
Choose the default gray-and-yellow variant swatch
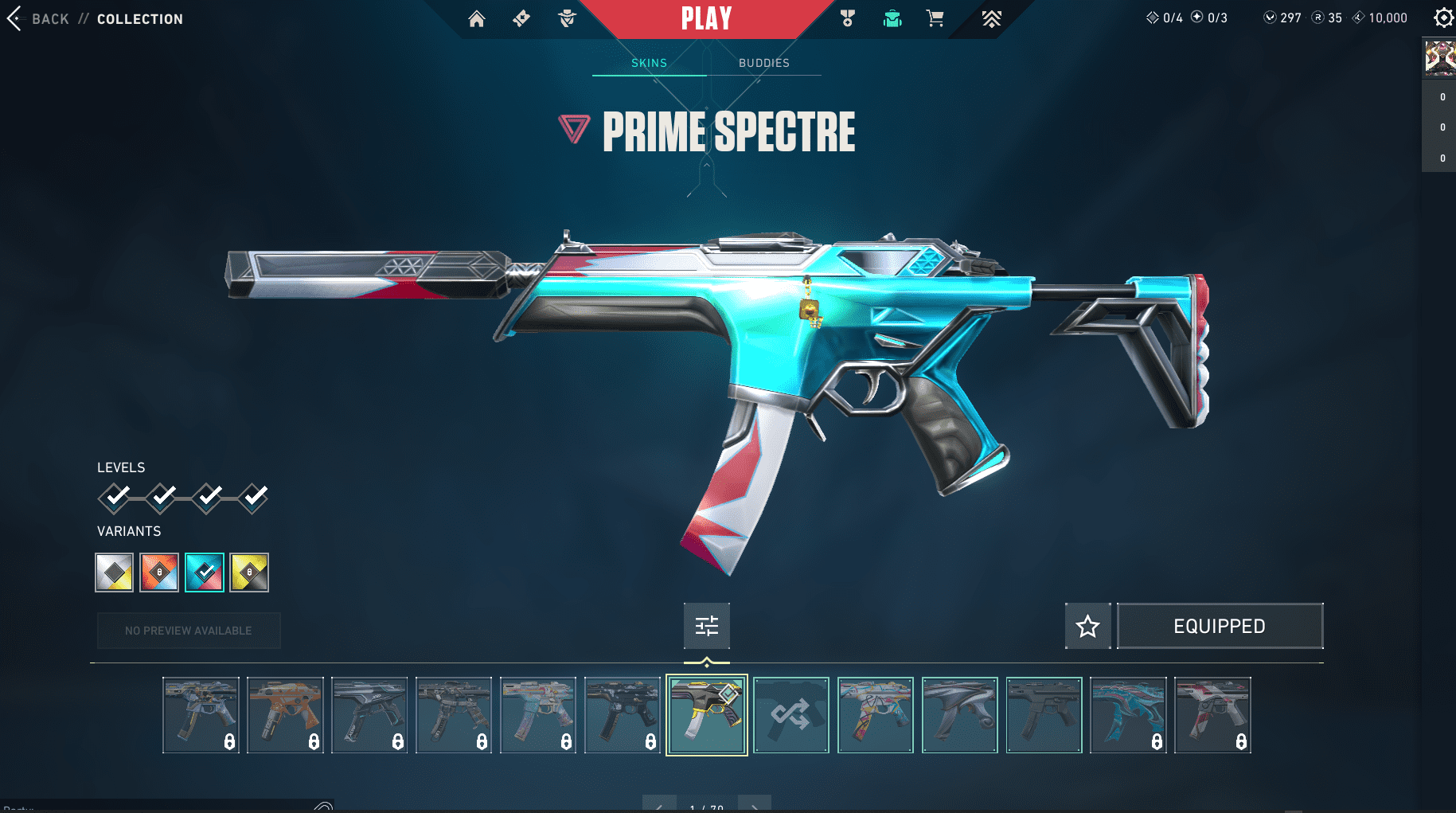[x=115, y=573]
